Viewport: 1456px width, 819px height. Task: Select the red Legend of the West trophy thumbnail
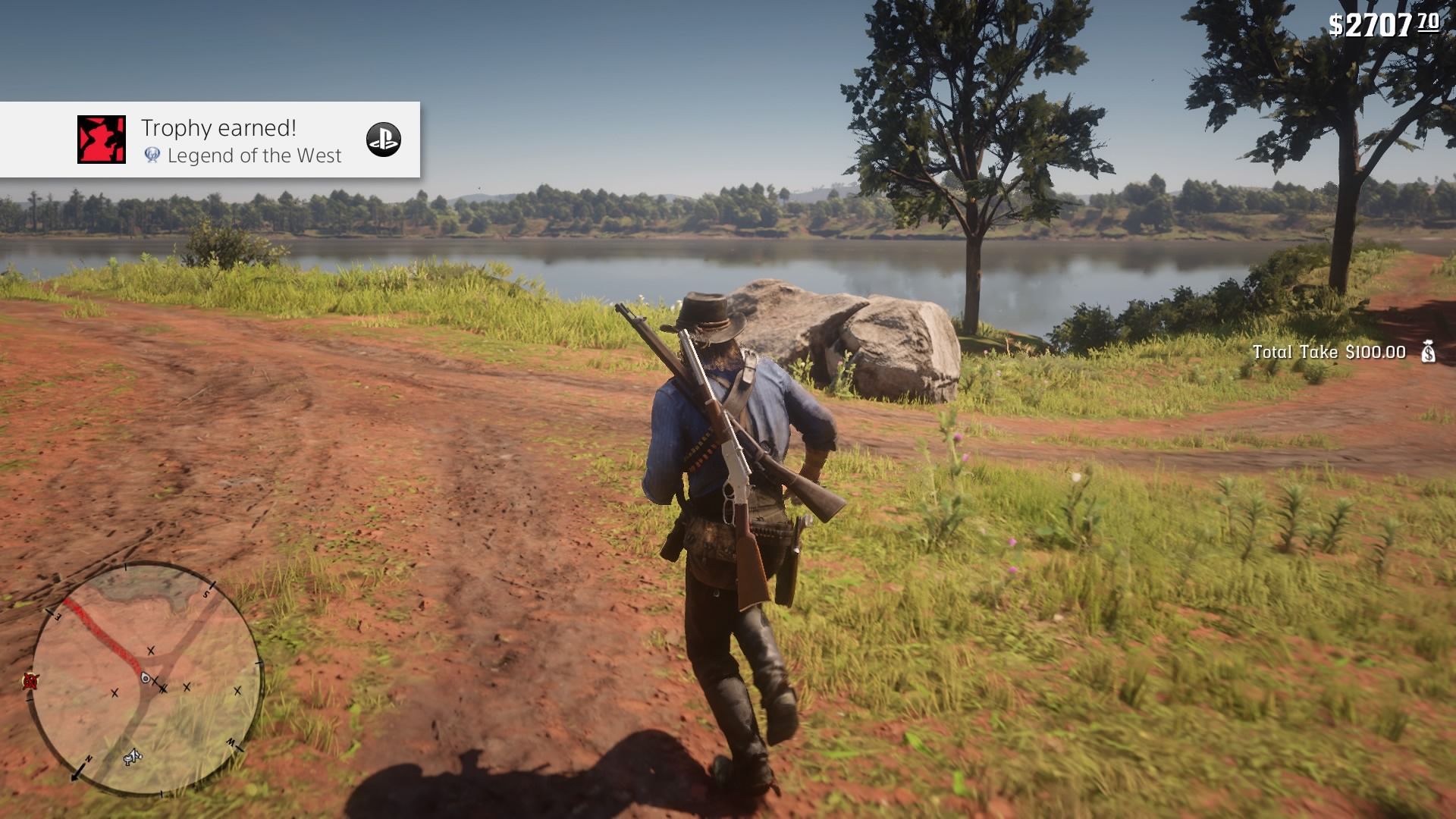click(x=102, y=140)
